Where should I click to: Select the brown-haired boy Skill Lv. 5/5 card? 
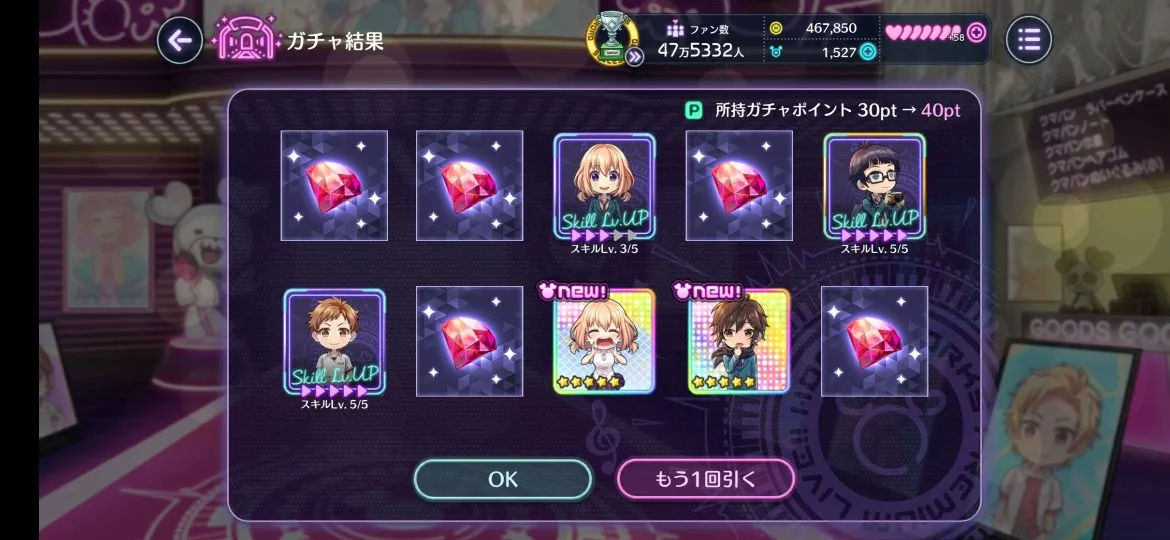coord(334,342)
